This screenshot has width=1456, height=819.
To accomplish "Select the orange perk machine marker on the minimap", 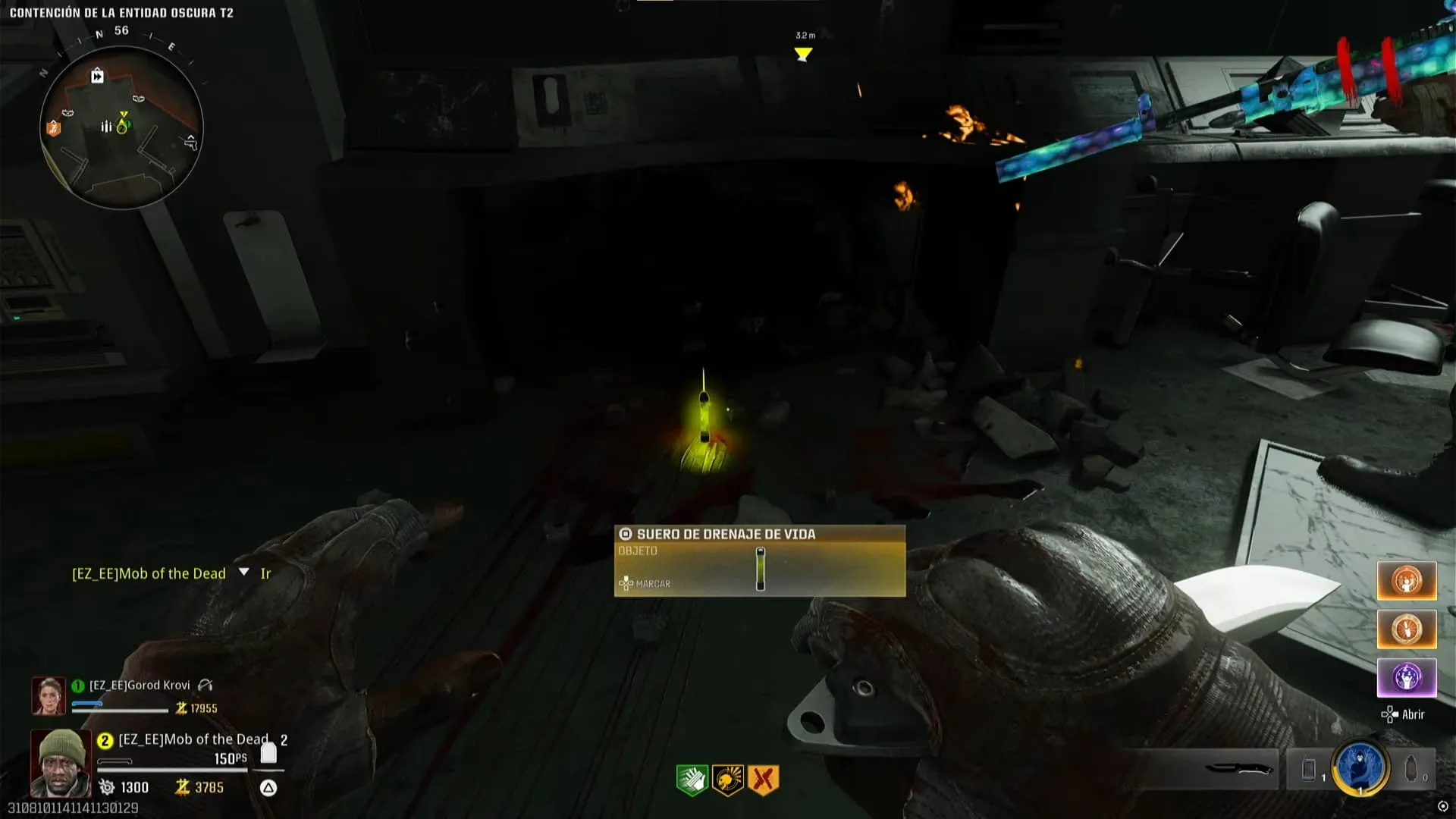I will click(x=53, y=127).
